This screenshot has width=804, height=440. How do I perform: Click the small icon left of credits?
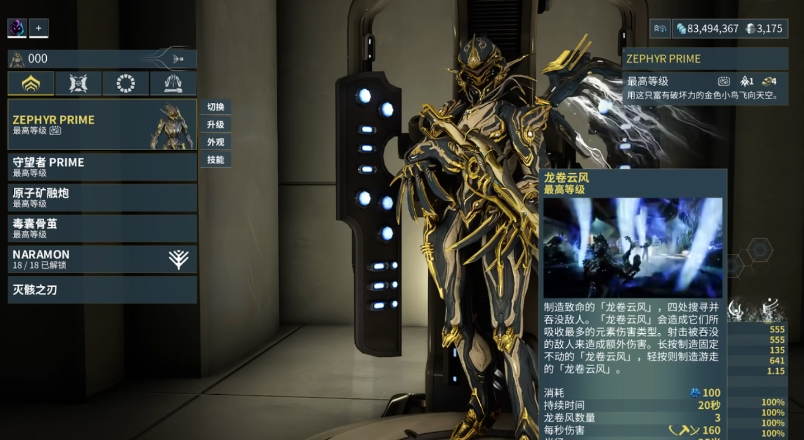[660, 29]
